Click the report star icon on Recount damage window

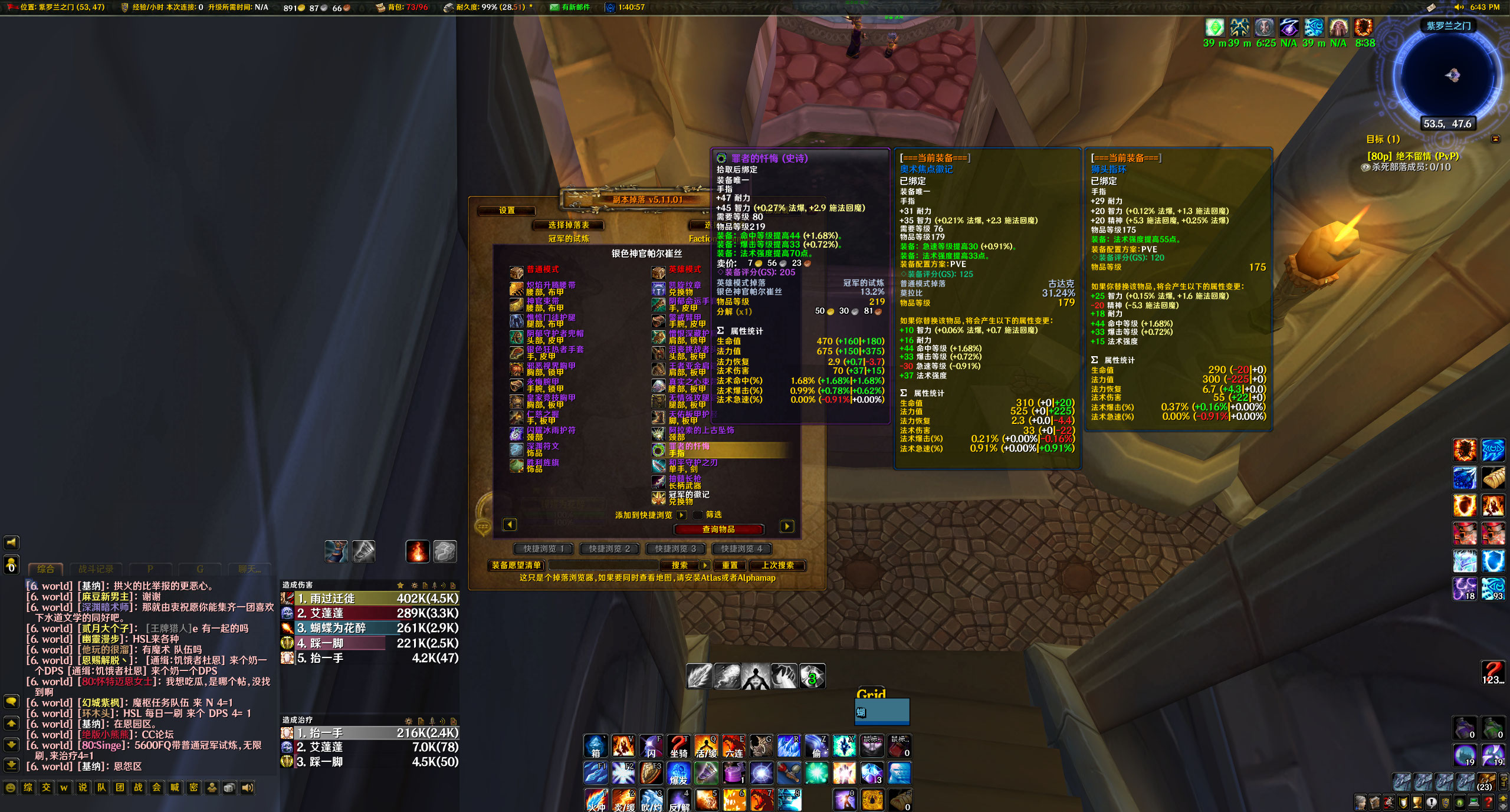click(400, 586)
